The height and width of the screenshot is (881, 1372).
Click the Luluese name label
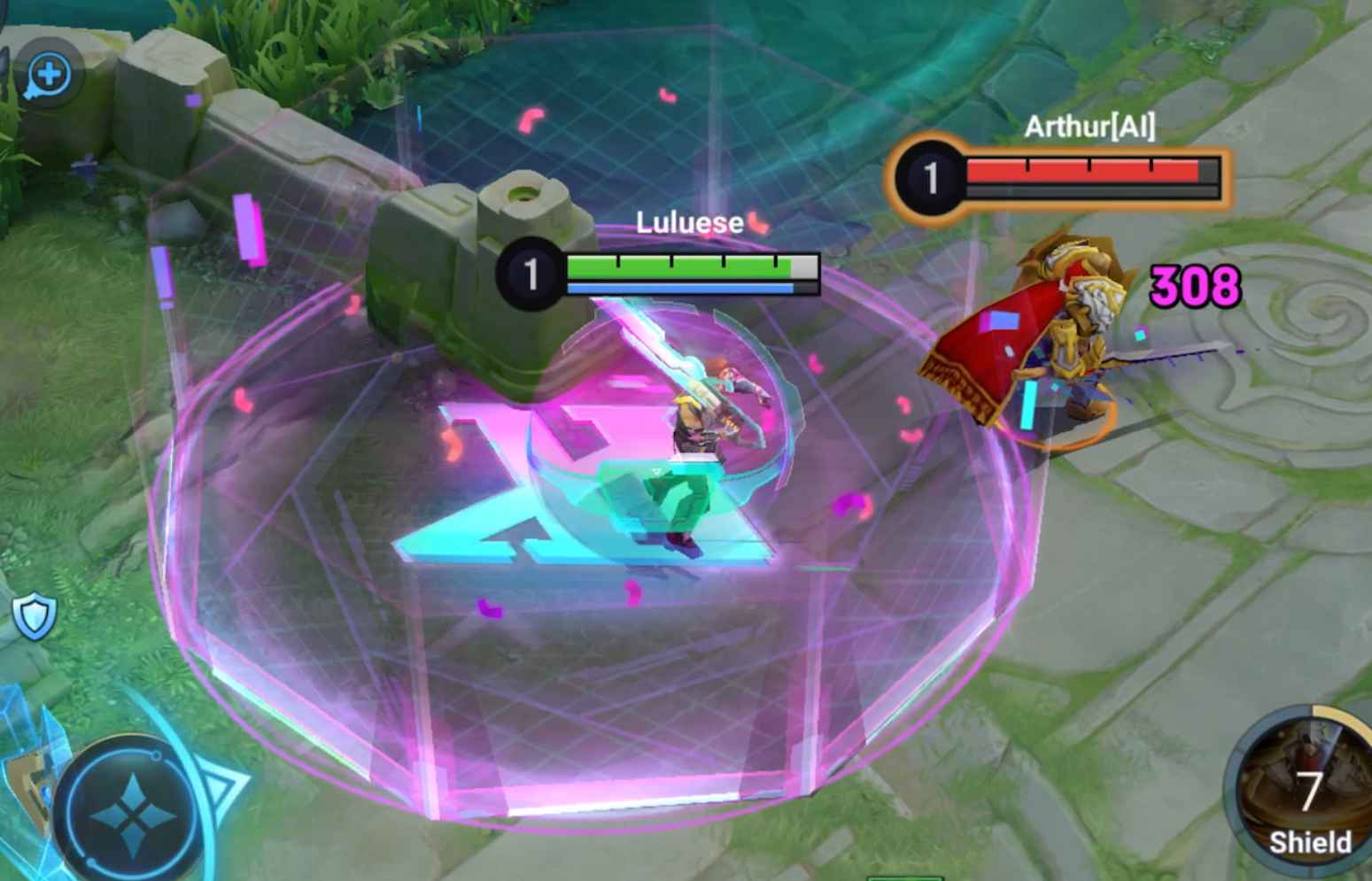(688, 223)
